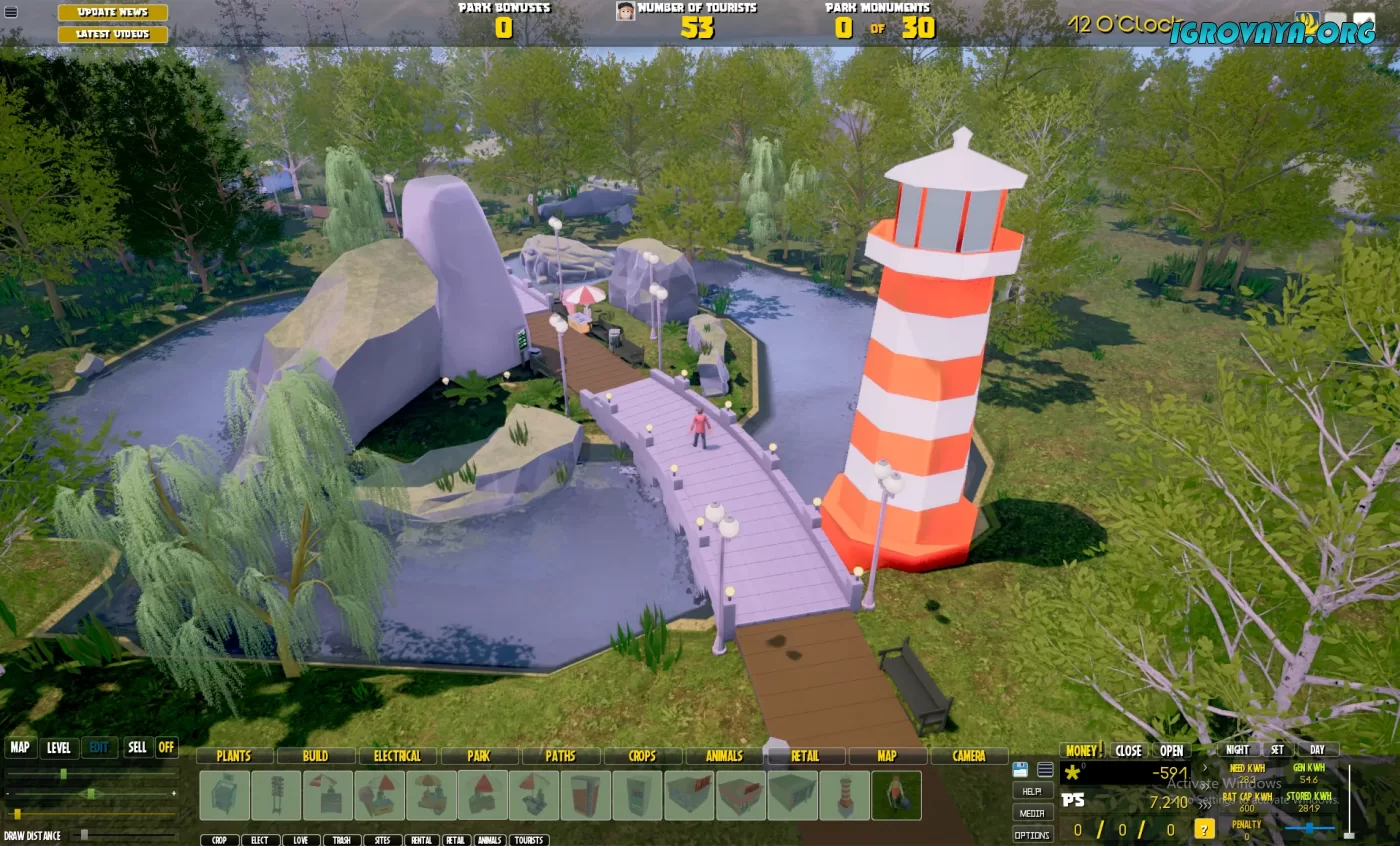Viewport: 1400px width, 846px height.
Task: Switch to the Plants build category
Action: 234,756
